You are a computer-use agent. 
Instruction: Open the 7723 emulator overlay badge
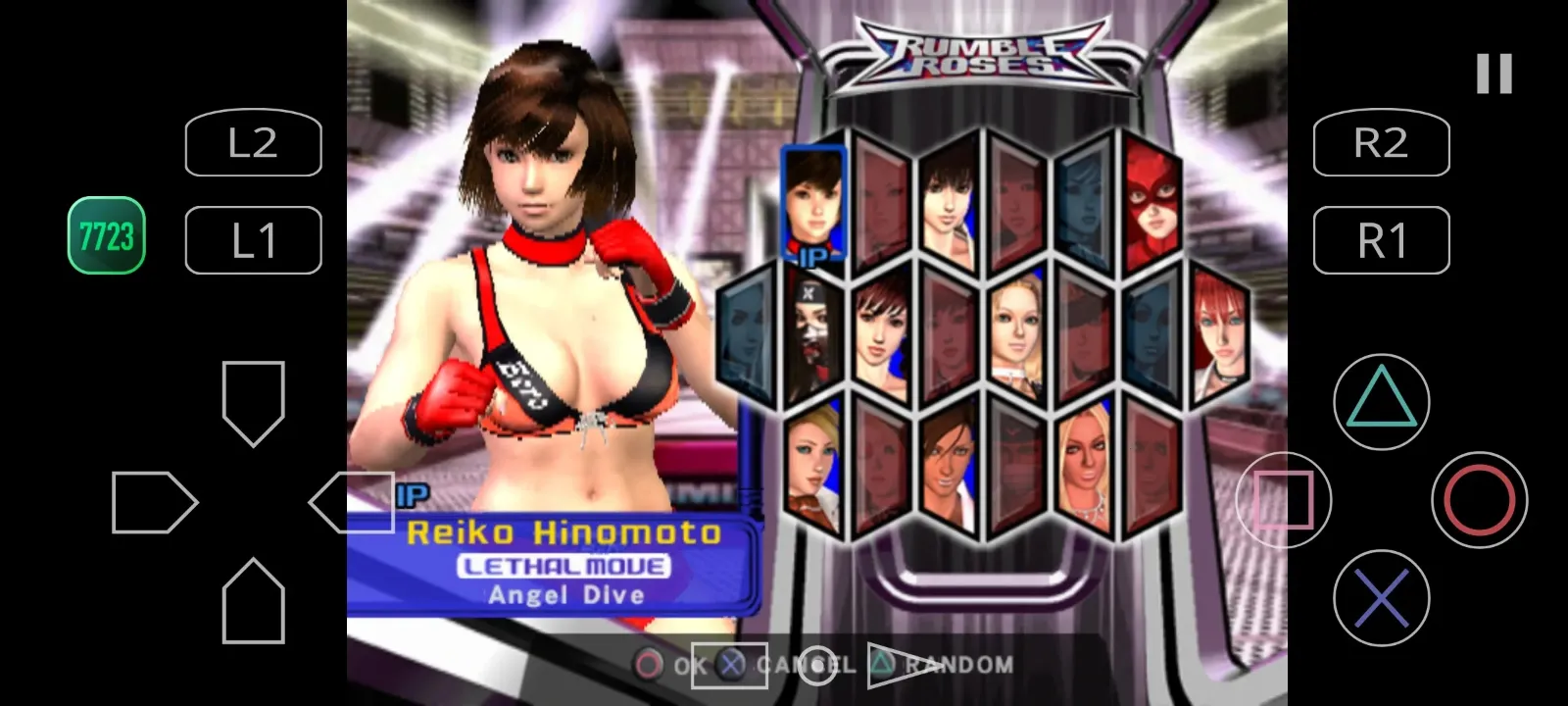point(105,235)
